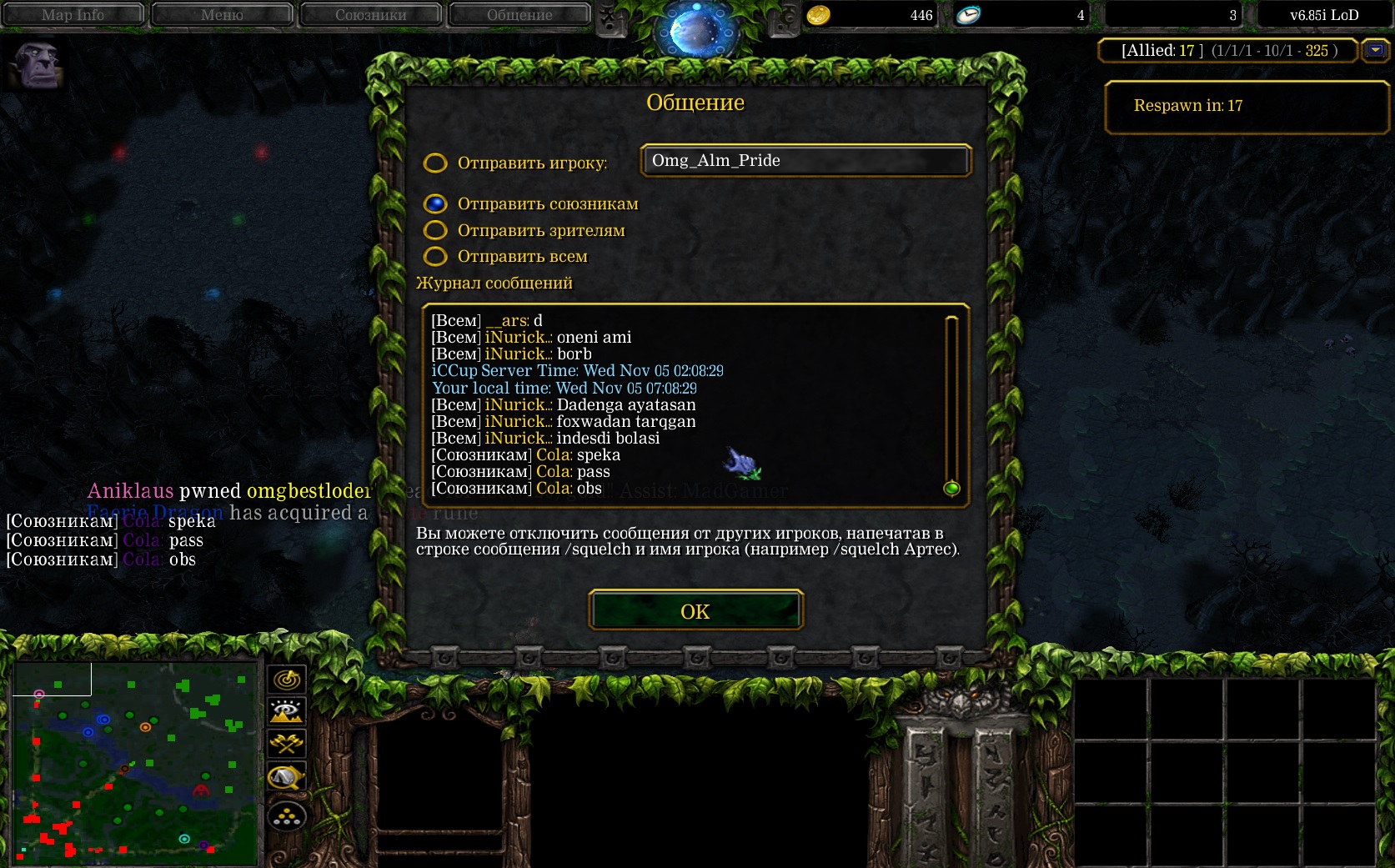
Task: Collapse the Allied scoreboard arrow button
Action: point(1375,51)
